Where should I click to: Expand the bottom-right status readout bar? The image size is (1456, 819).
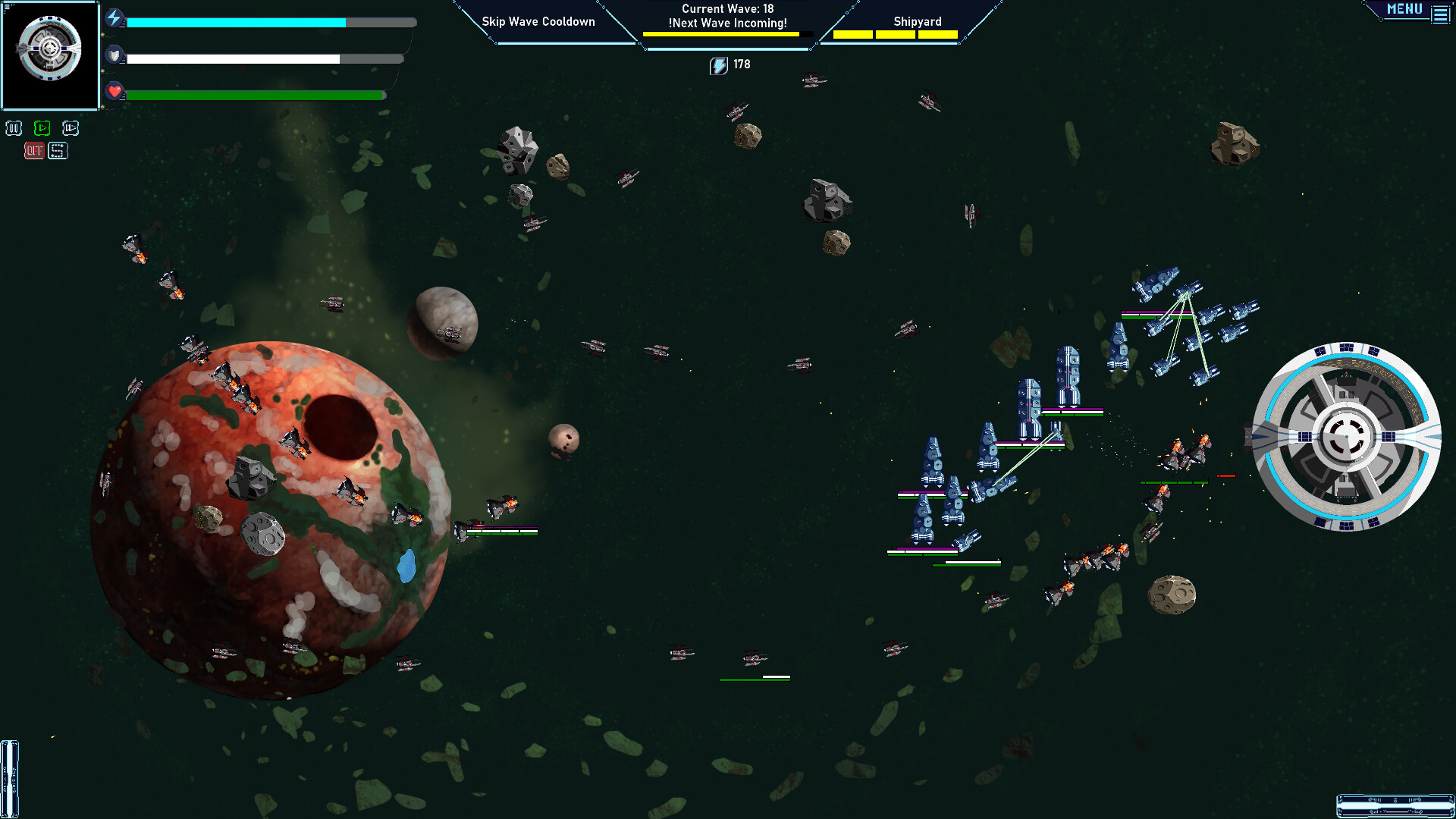1394,806
